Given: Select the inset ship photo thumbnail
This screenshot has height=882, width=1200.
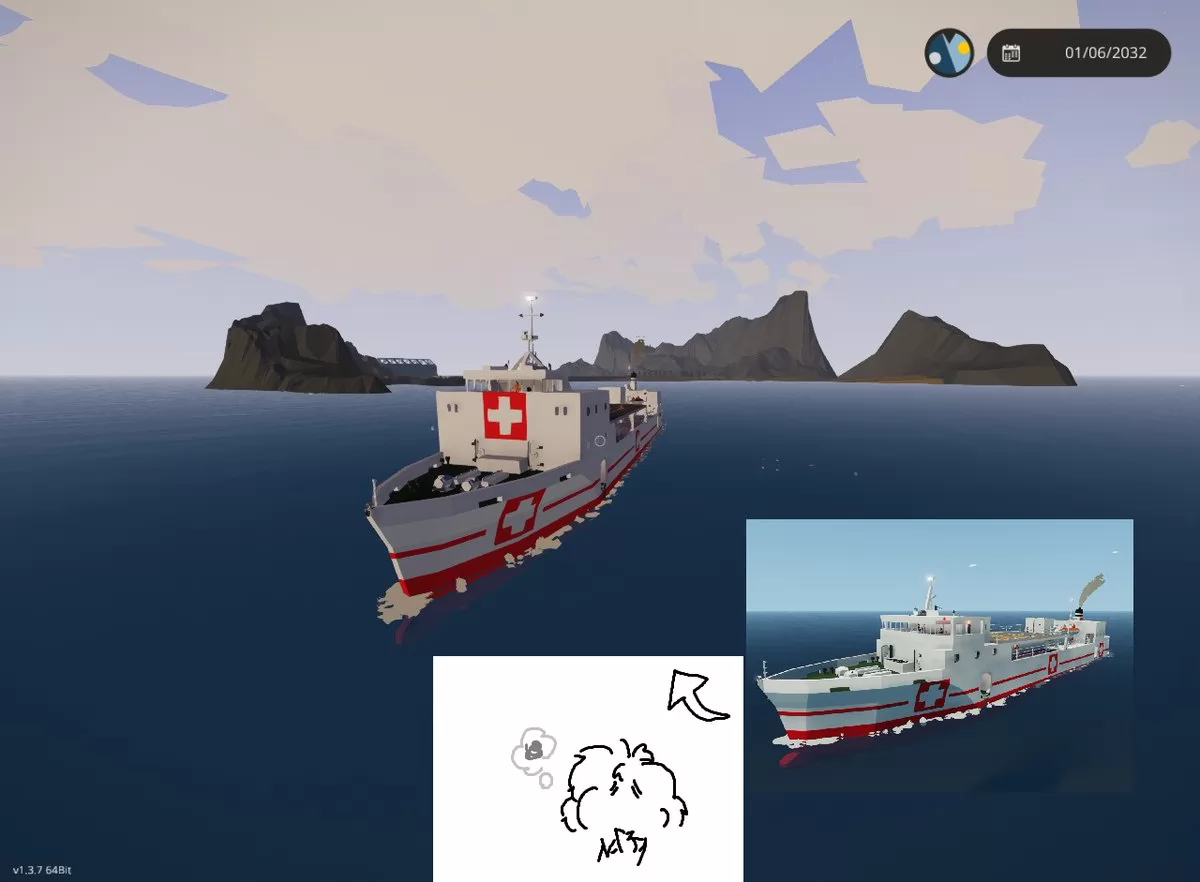Looking at the screenshot, I should tap(939, 655).
